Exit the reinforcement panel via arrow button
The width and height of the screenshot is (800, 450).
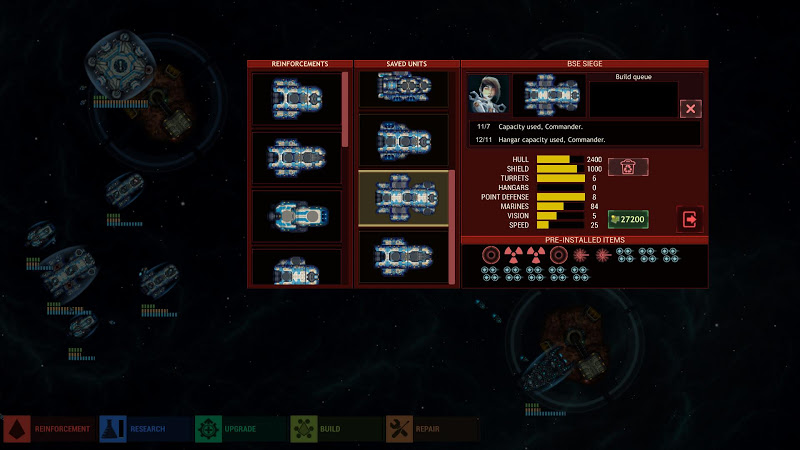[690, 218]
